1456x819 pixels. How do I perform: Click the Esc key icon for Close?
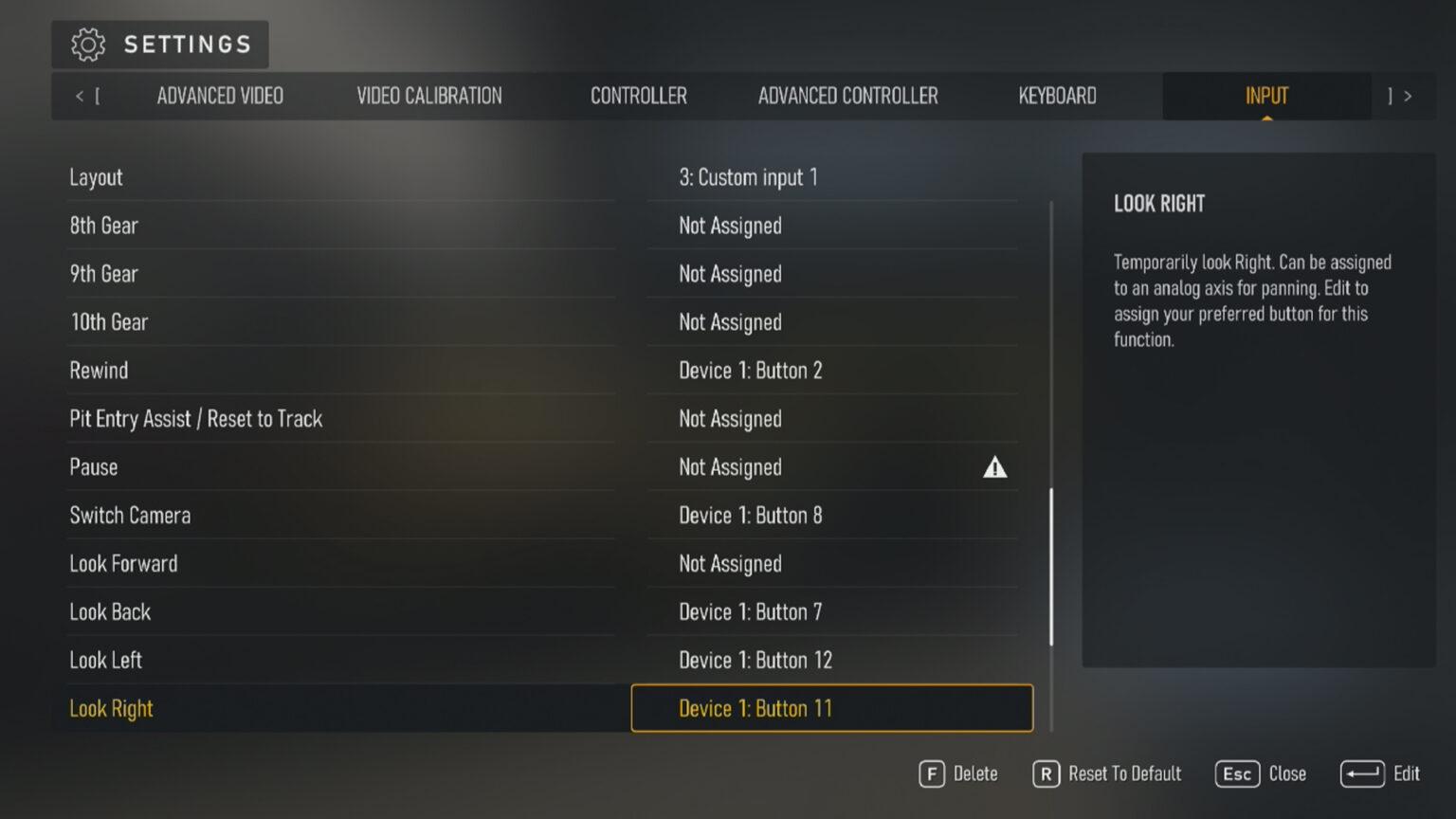pos(1237,773)
